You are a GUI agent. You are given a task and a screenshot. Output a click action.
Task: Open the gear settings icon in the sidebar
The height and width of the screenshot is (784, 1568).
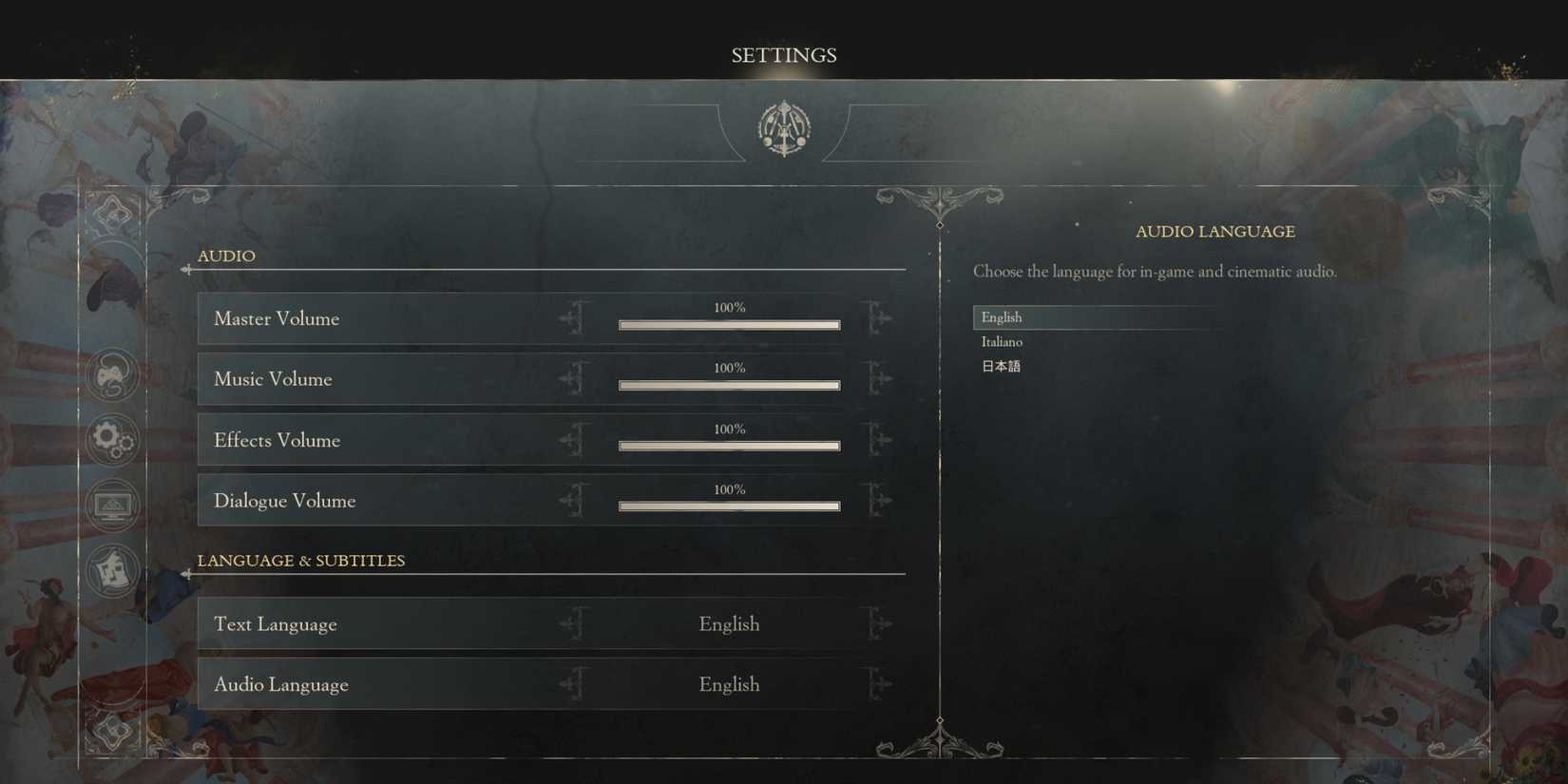click(112, 440)
